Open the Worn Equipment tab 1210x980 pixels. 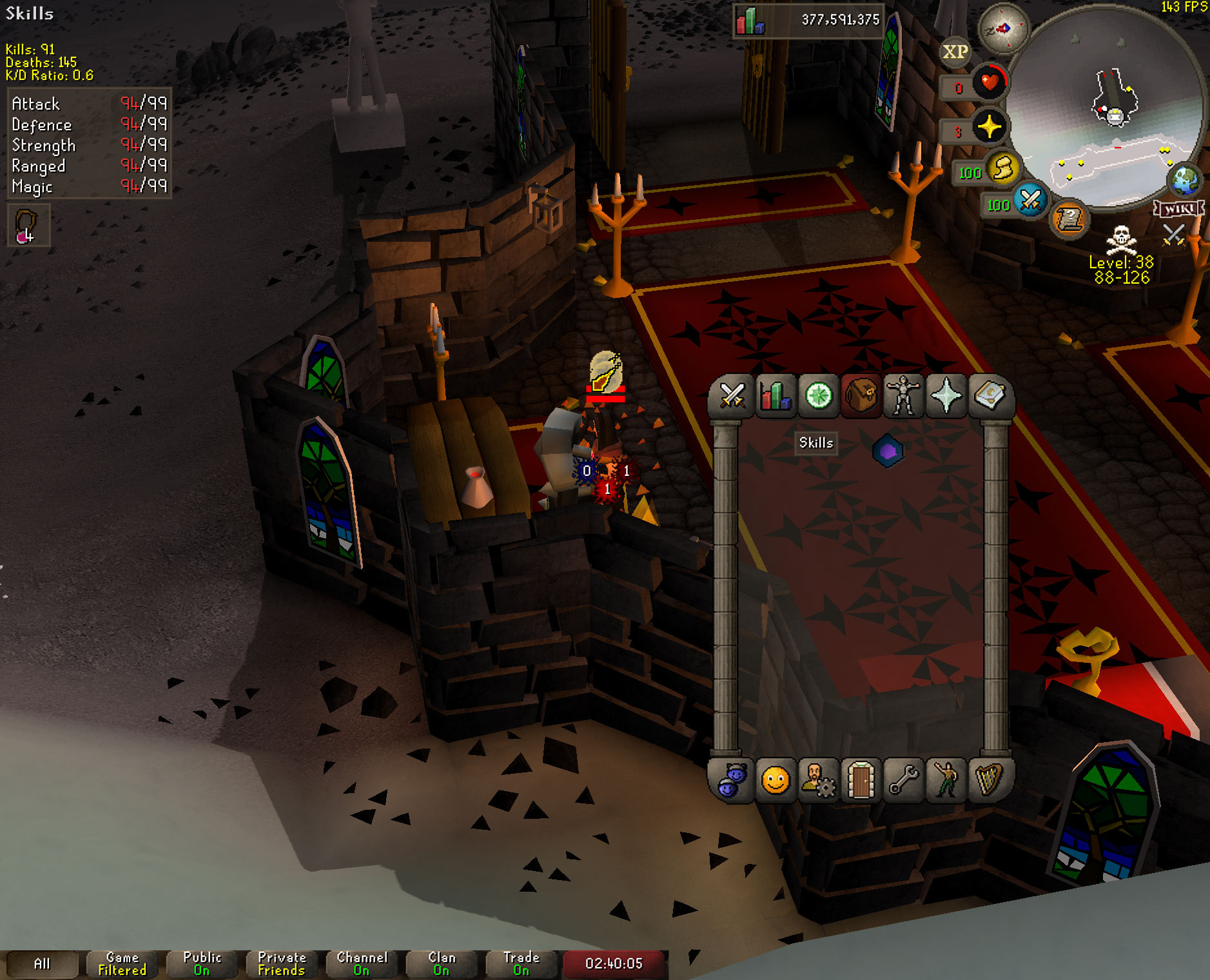click(904, 396)
